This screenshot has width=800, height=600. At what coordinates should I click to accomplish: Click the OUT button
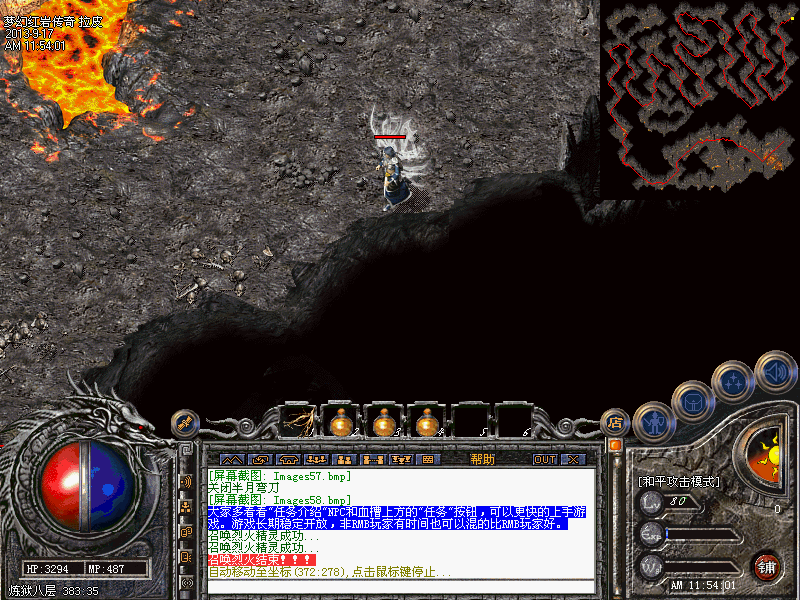544,459
